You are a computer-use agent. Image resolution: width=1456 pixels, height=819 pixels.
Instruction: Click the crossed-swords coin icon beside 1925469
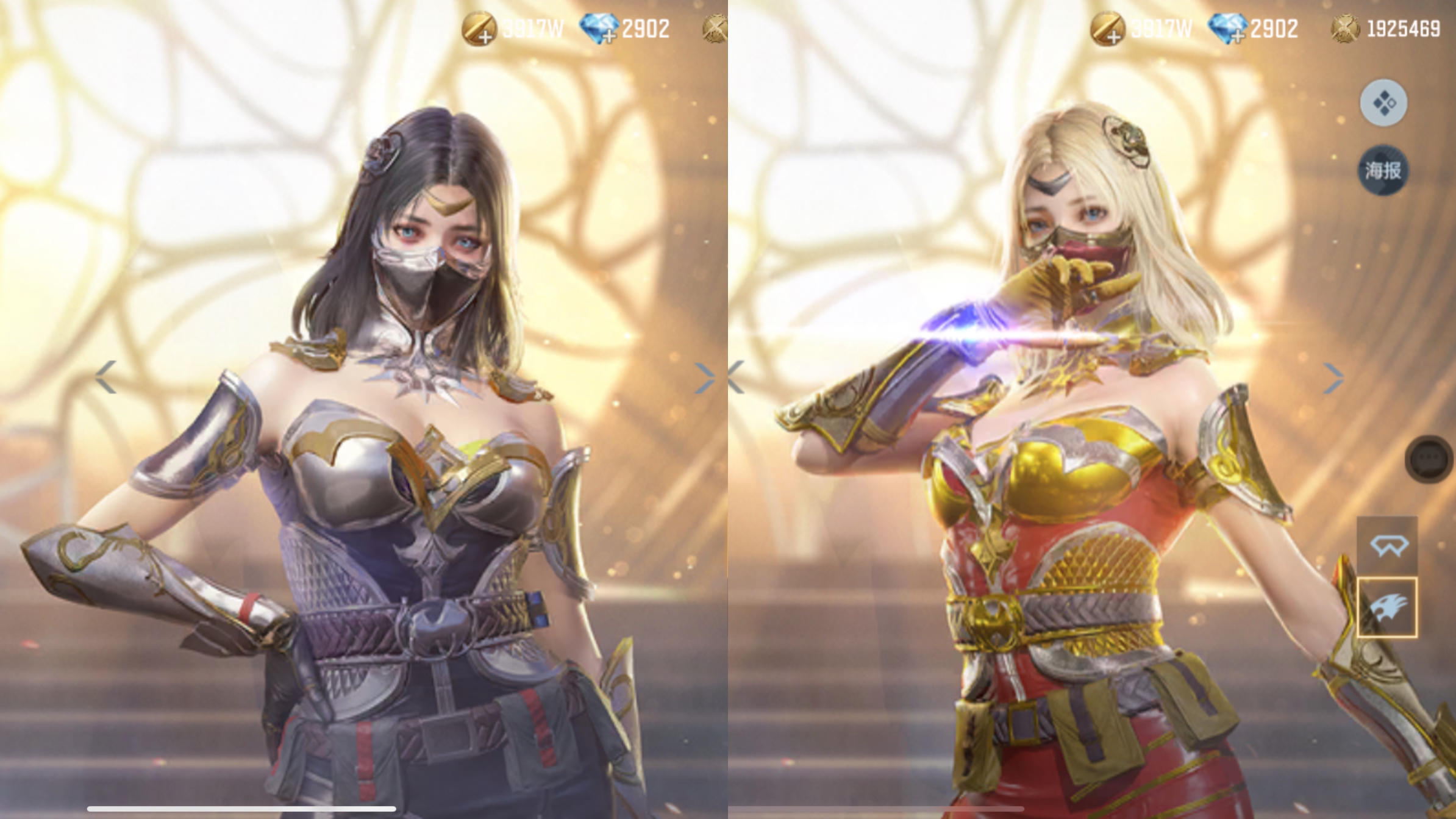pos(1345,29)
